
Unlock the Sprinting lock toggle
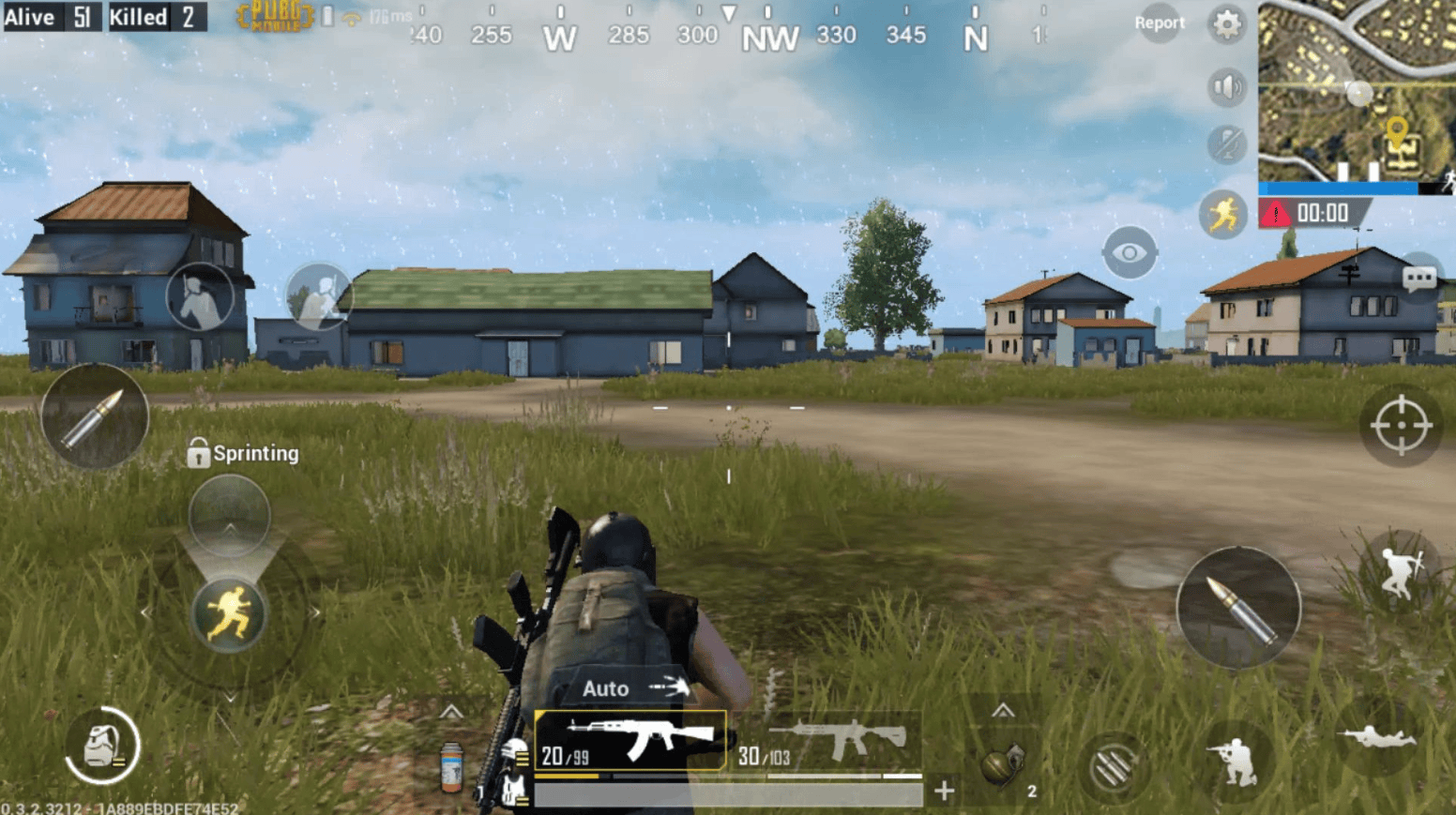click(x=199, y=453)
